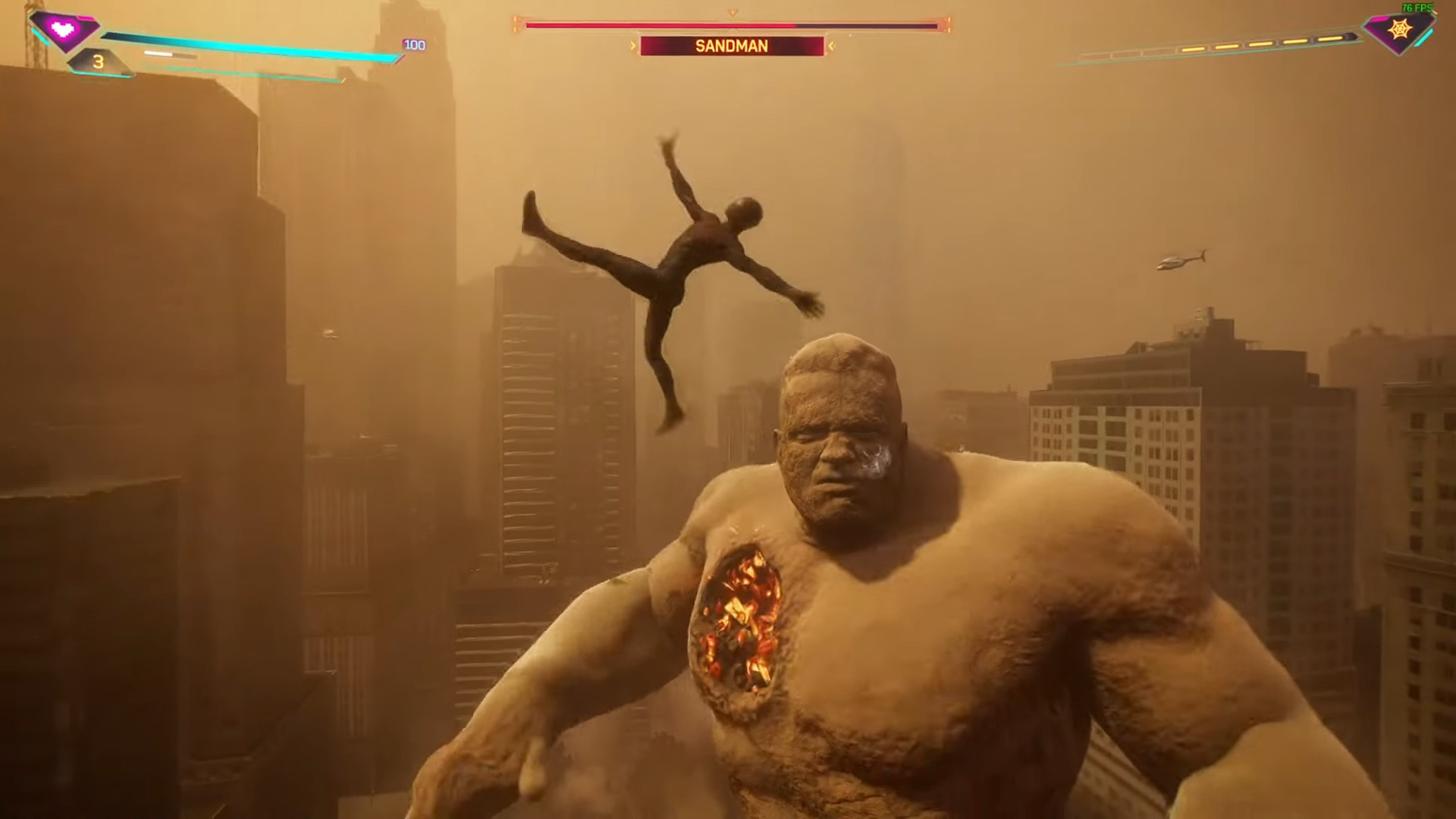Select the Sandman boss name plate
Image resolution: width=1456 pixels, height=819 pixels.
pyautogui.click(x=732, y=46)
